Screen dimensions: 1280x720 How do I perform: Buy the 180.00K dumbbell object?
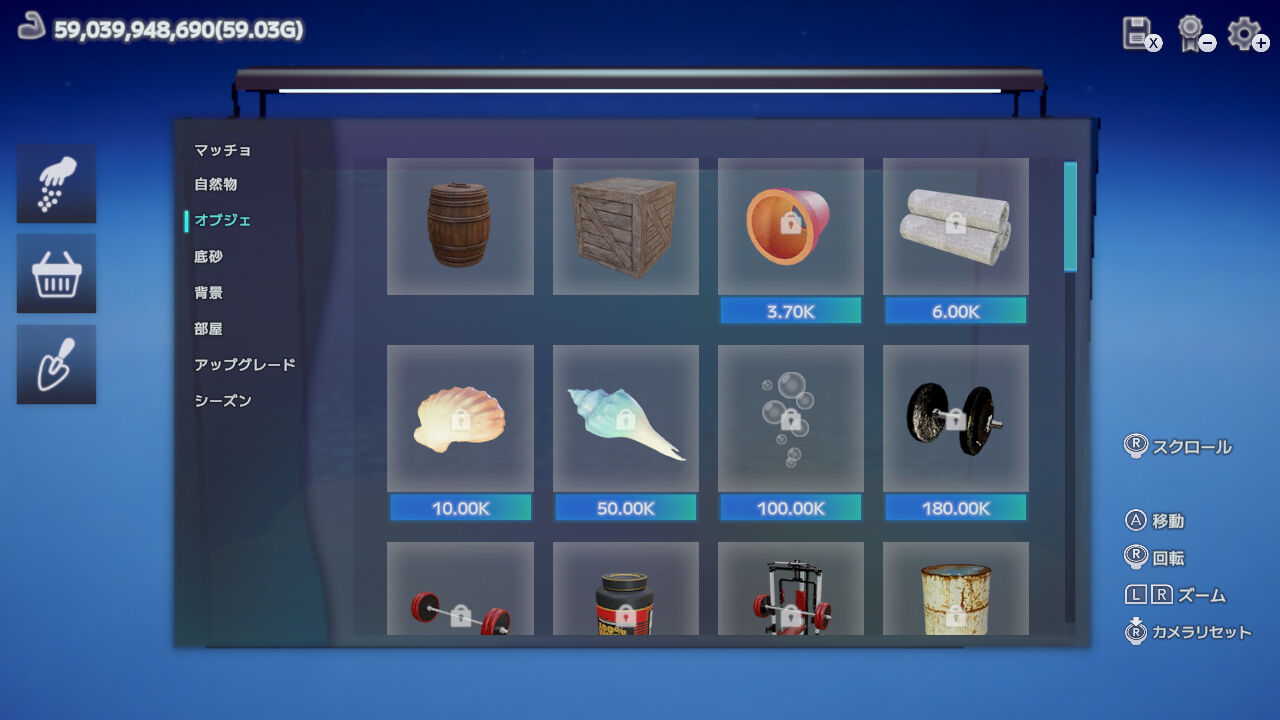(954, 508)
